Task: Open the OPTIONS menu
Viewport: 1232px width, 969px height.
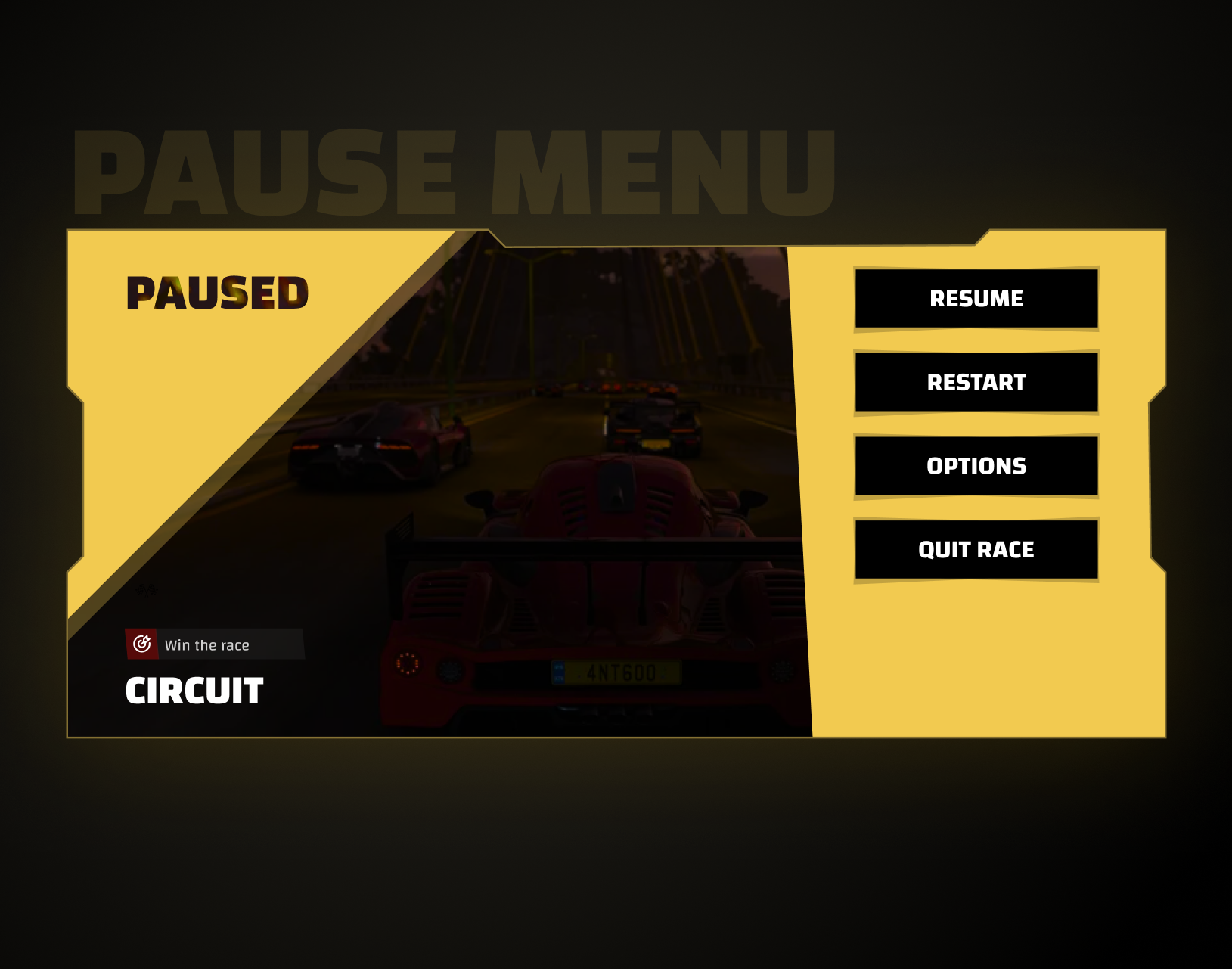Action: click(x=976, y=466)
